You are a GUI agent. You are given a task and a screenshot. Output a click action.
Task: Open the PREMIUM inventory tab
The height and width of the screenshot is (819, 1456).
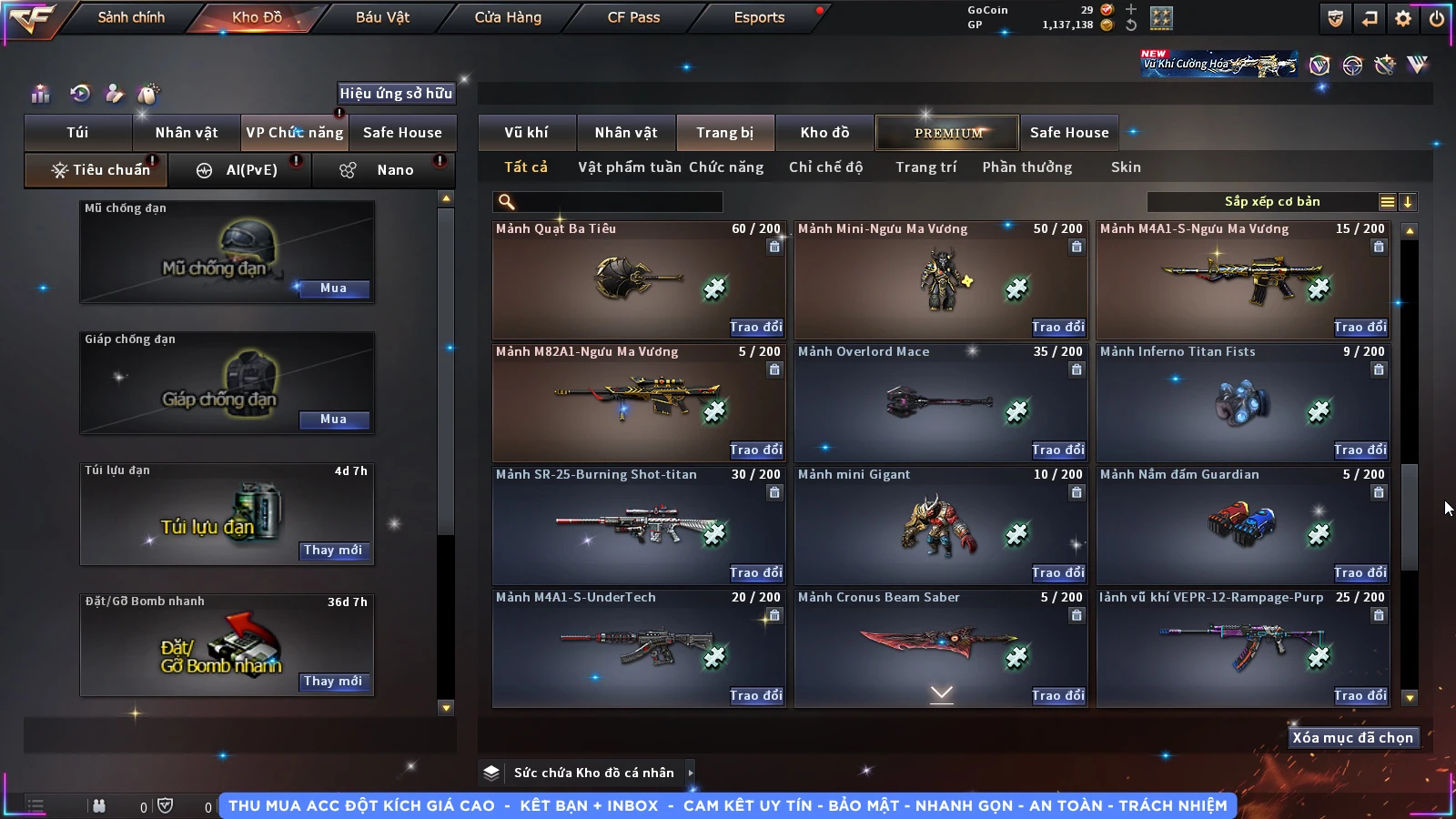coord(947,133)
